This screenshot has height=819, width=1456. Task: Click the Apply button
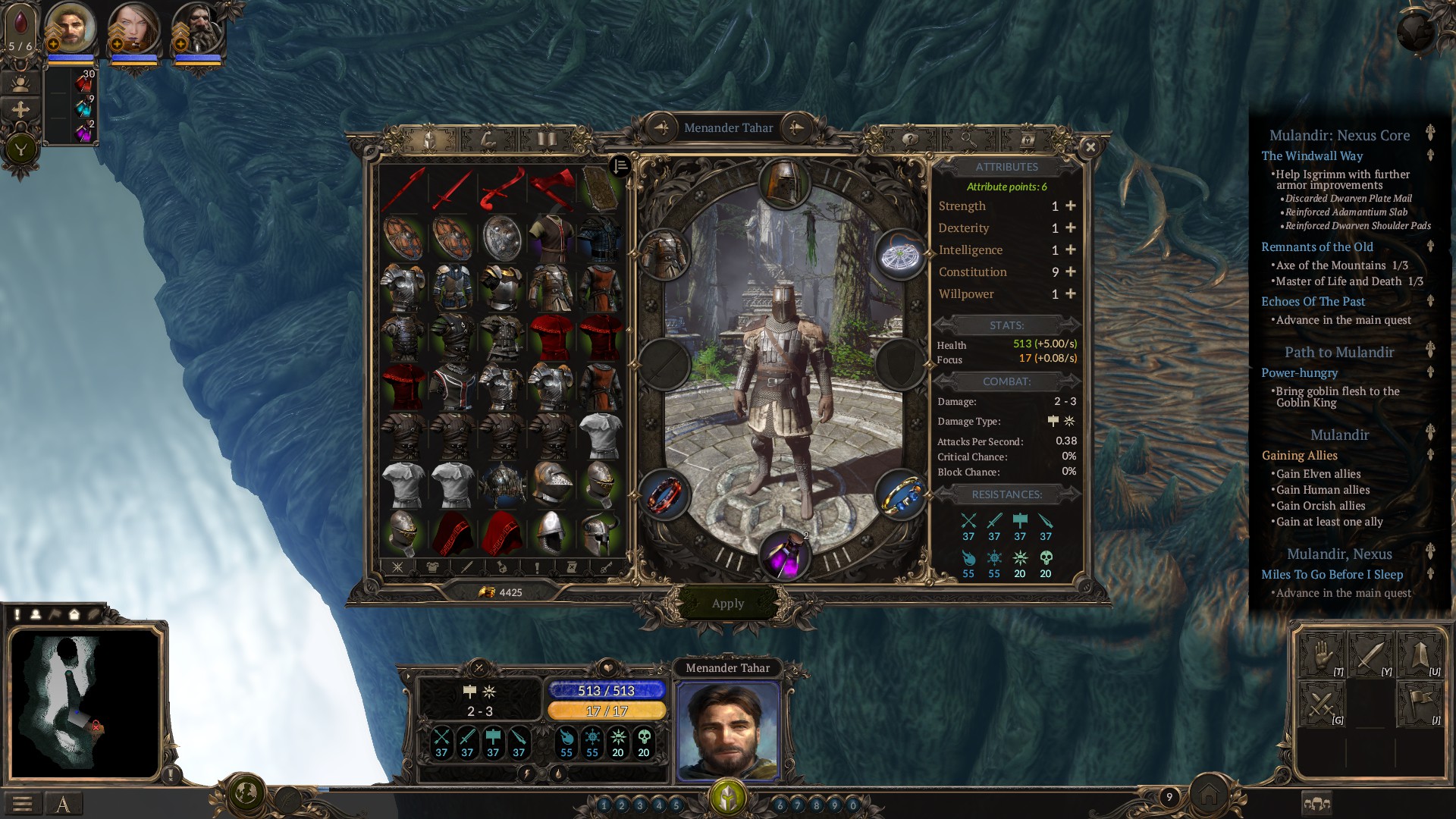728,604
